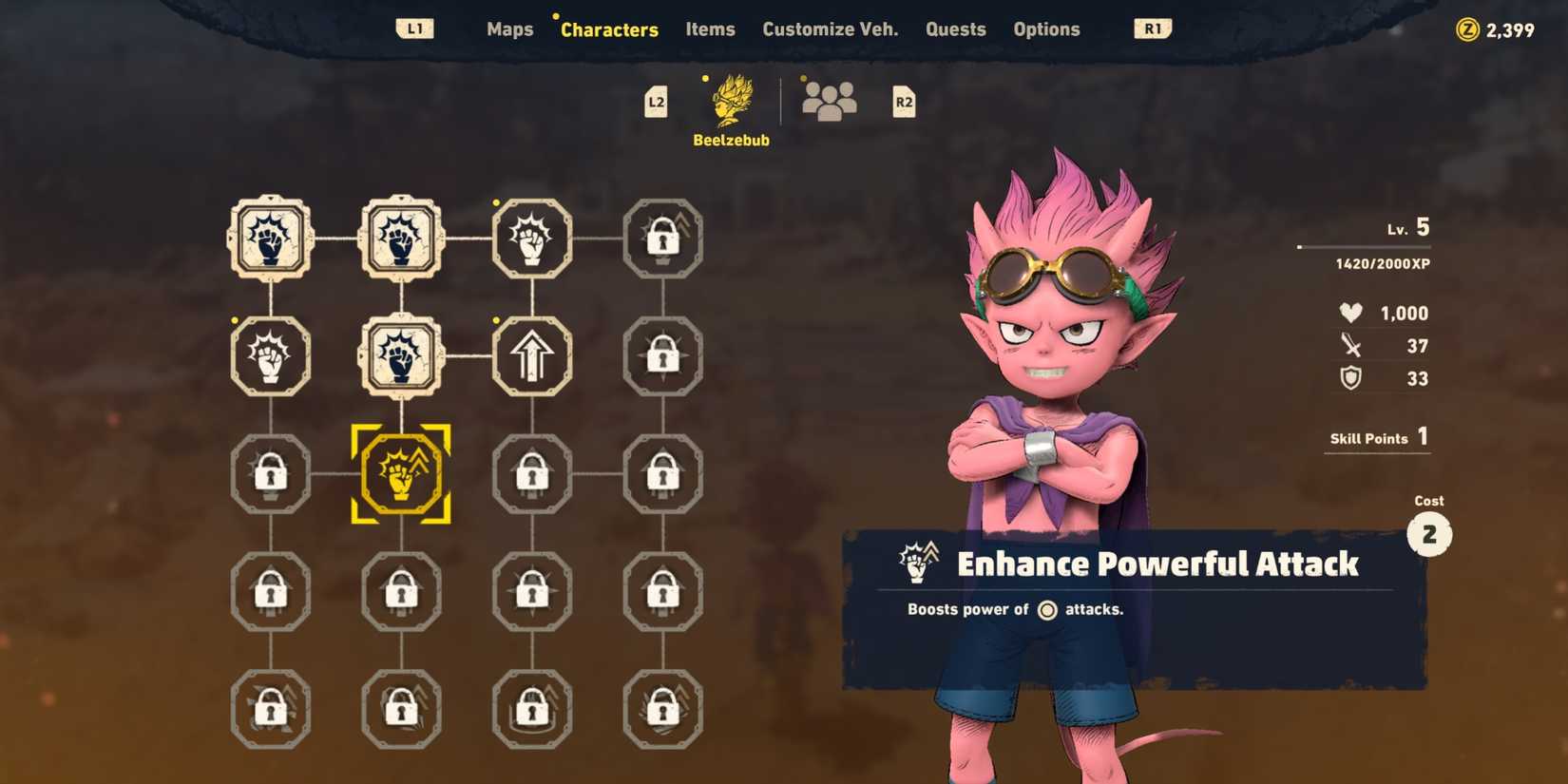Open the Quests menu
The width and height of the screenshot is (1568, 784).
pos(955,29)
